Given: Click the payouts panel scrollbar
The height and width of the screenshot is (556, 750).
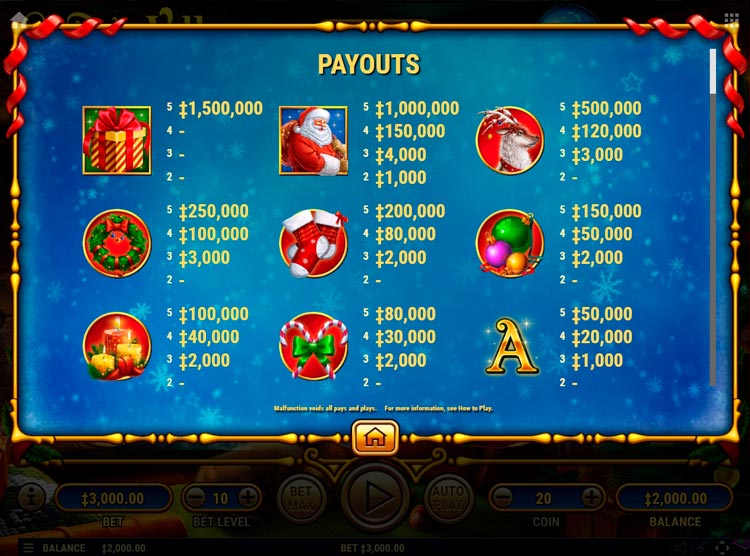Looking at the screenshot, I should 713,70.
